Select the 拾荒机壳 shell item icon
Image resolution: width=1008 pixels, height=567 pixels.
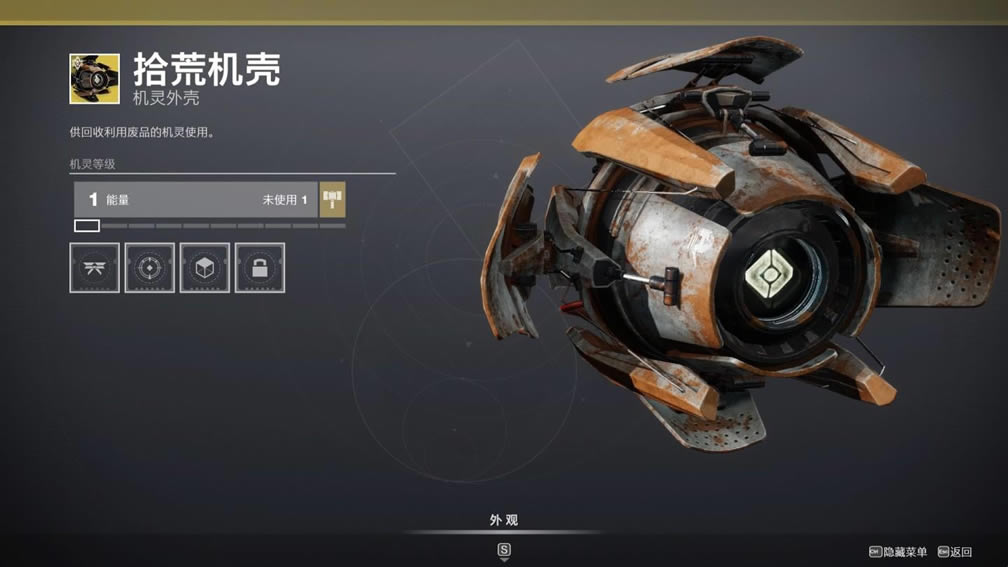pos(94,79)
